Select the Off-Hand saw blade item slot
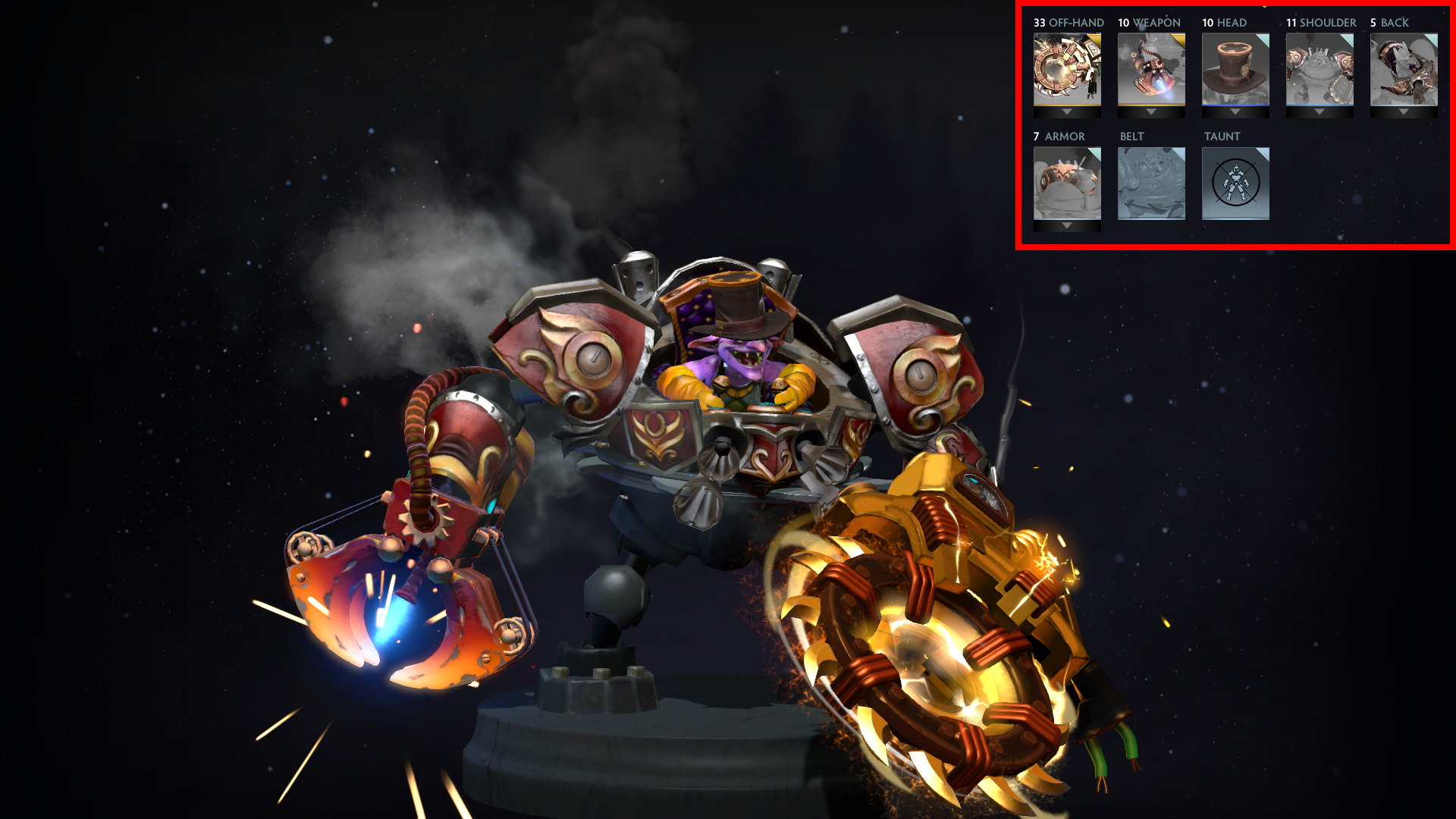The image size is (1456, 819). [x=1067, y=69]
